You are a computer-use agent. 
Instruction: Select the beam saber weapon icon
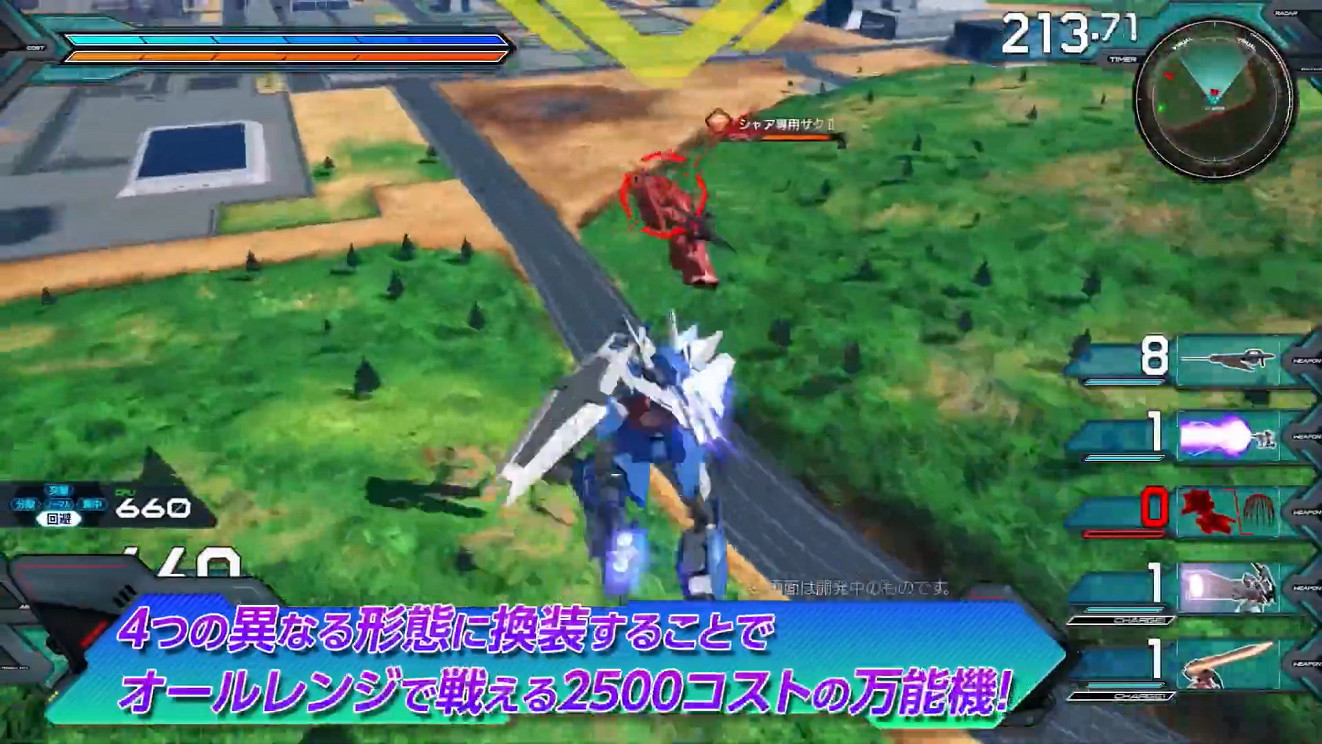tap(1230, 663)
